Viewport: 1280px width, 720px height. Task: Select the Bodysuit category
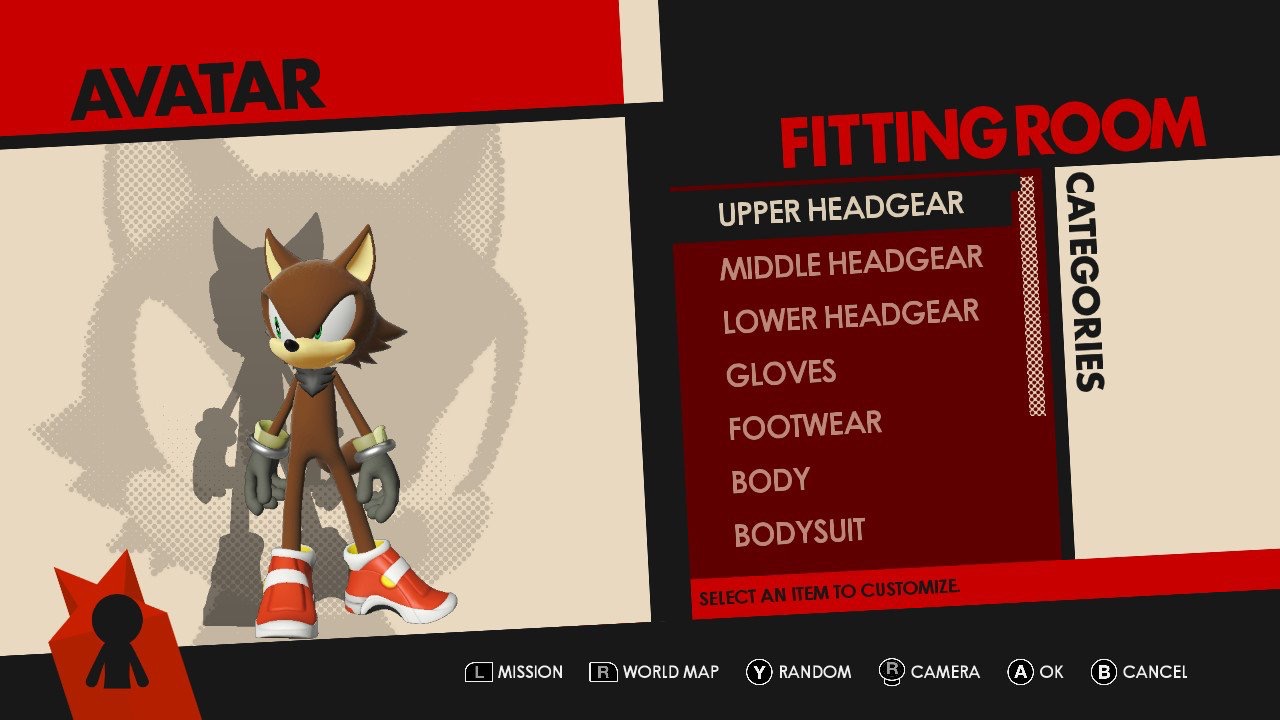[799, 533]
